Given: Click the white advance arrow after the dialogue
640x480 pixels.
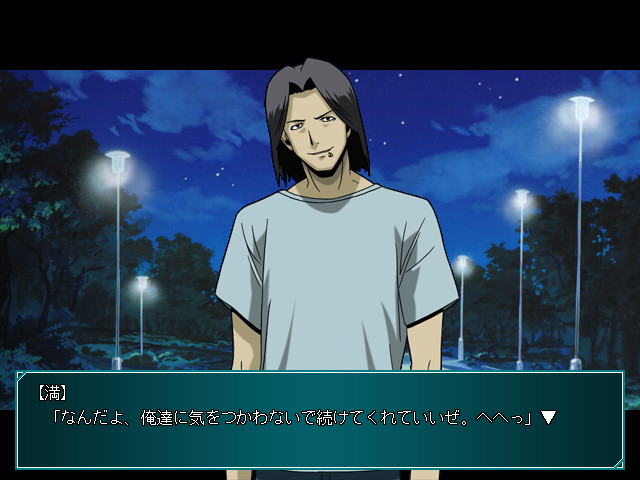Looking at the screenshot, I should click(548, 417).
